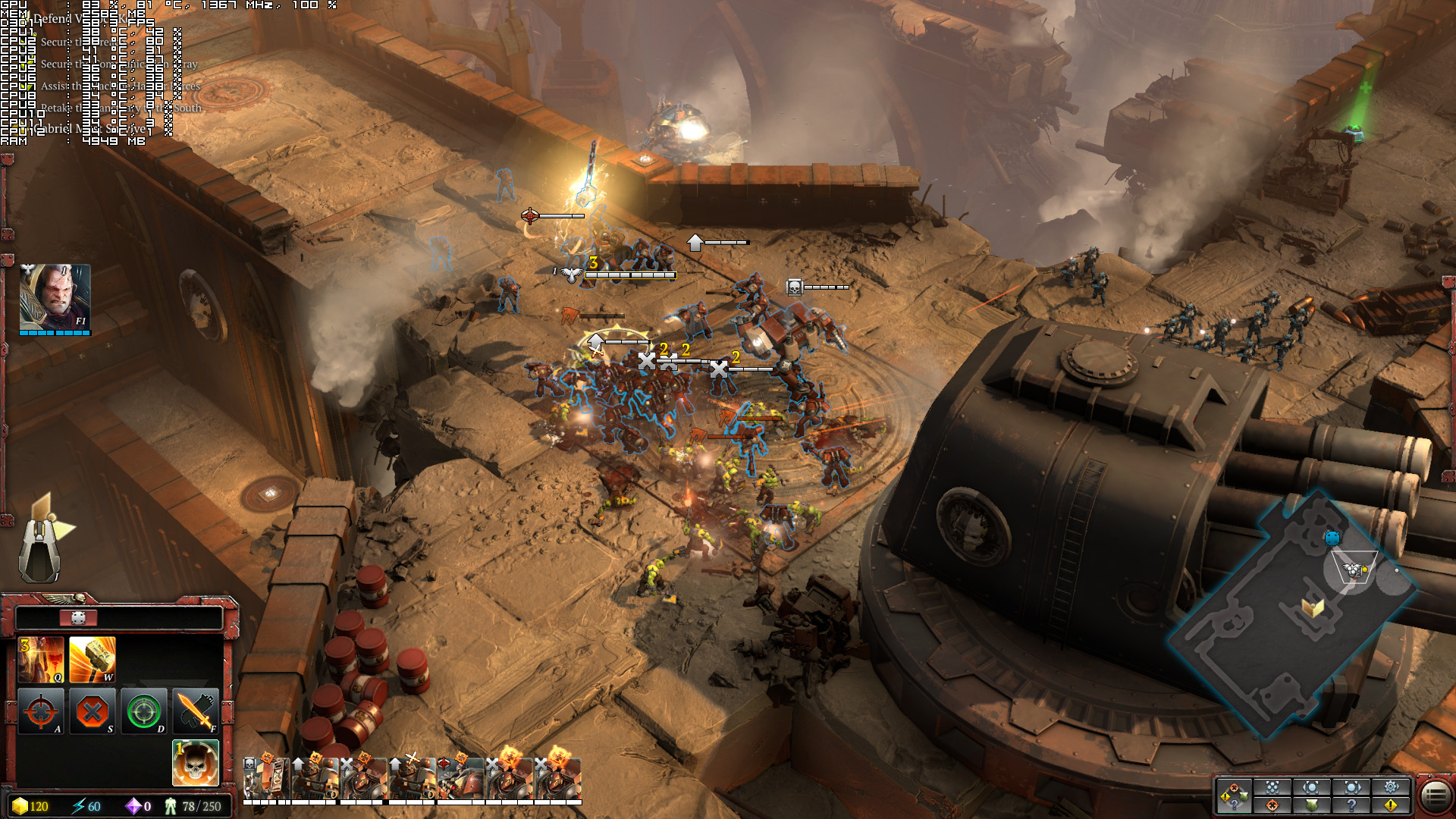1456x819 pixels.
Task: Use the golden hammer W ability
Action: [93, 659]
